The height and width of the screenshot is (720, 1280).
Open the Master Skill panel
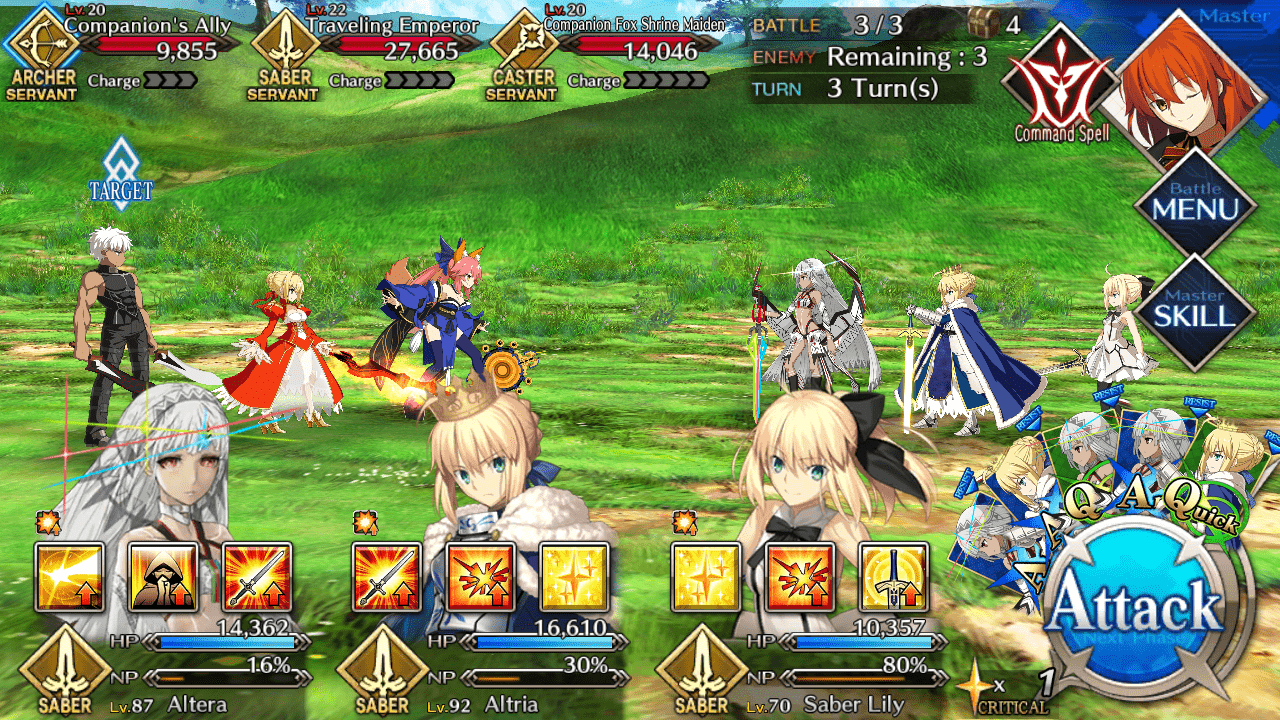[x=1194, y=312]
